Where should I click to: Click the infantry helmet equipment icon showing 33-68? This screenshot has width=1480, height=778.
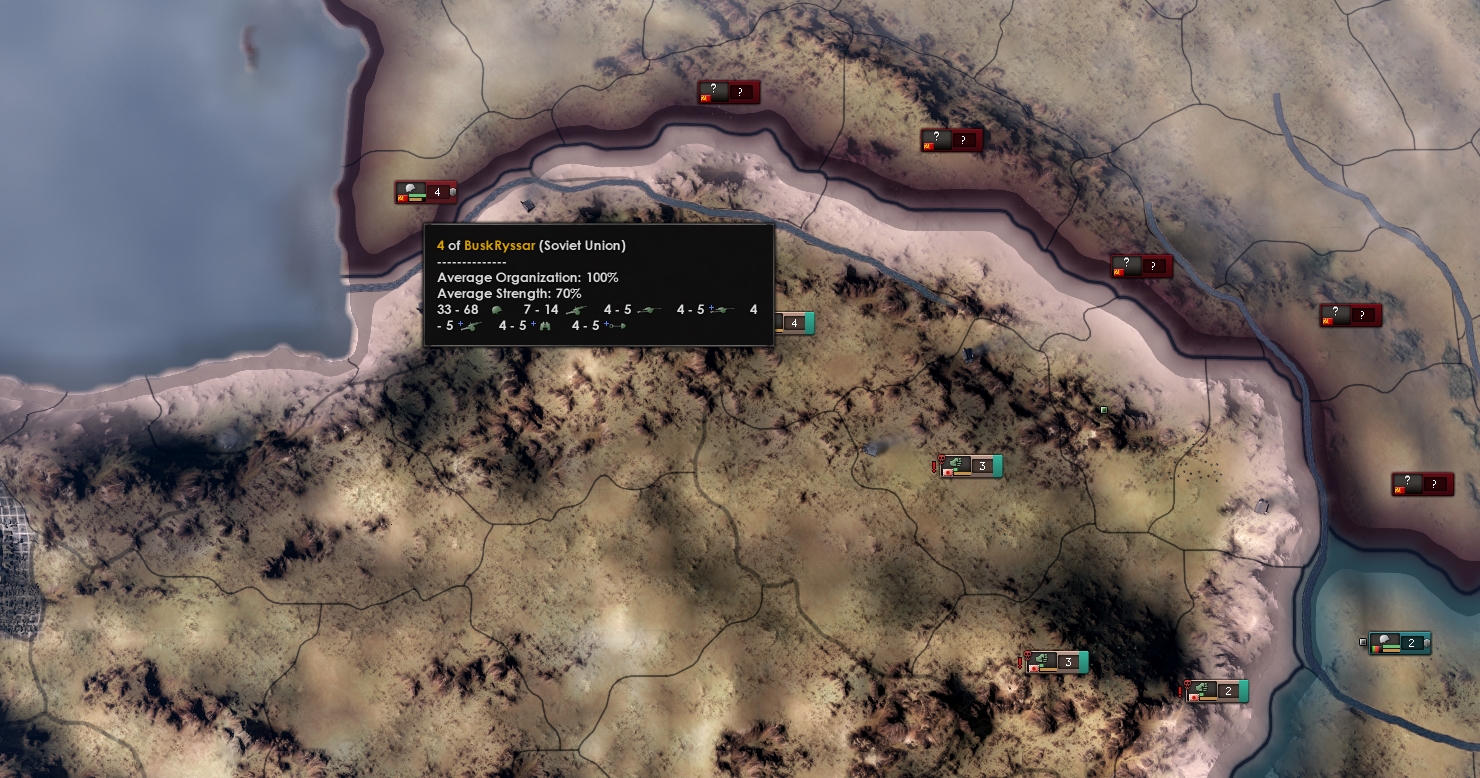tap(497, 310)
